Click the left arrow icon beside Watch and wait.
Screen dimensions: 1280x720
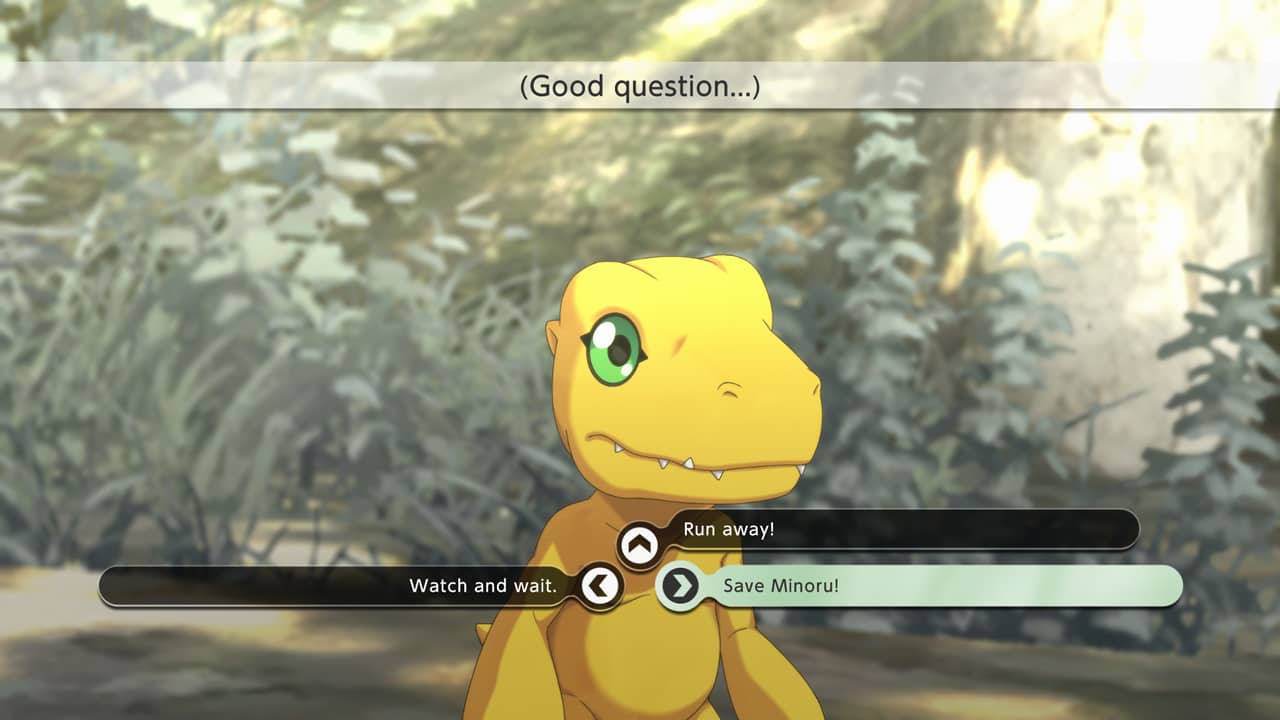600,586
